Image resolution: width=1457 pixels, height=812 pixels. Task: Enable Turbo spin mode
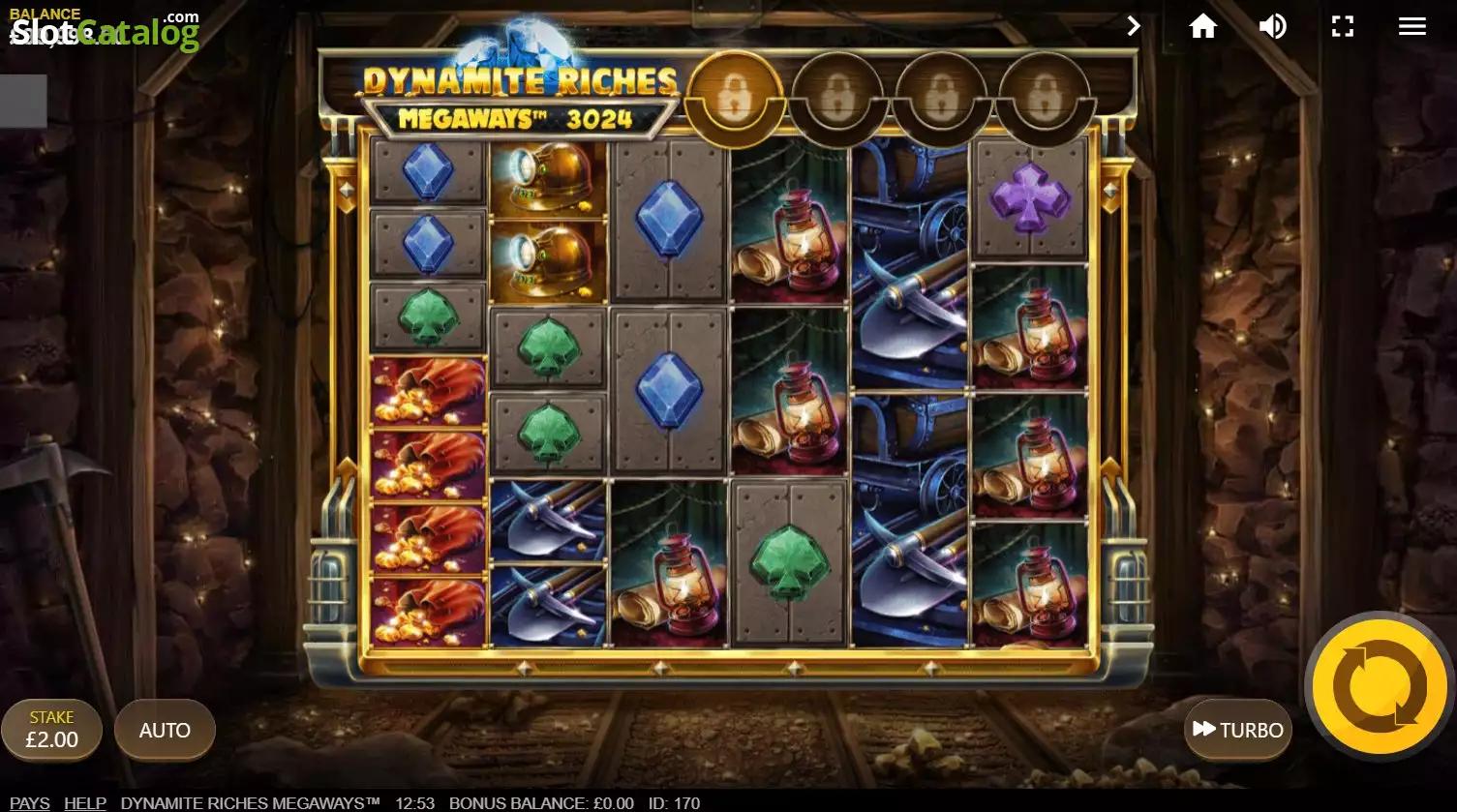(x=1237, y=730)
